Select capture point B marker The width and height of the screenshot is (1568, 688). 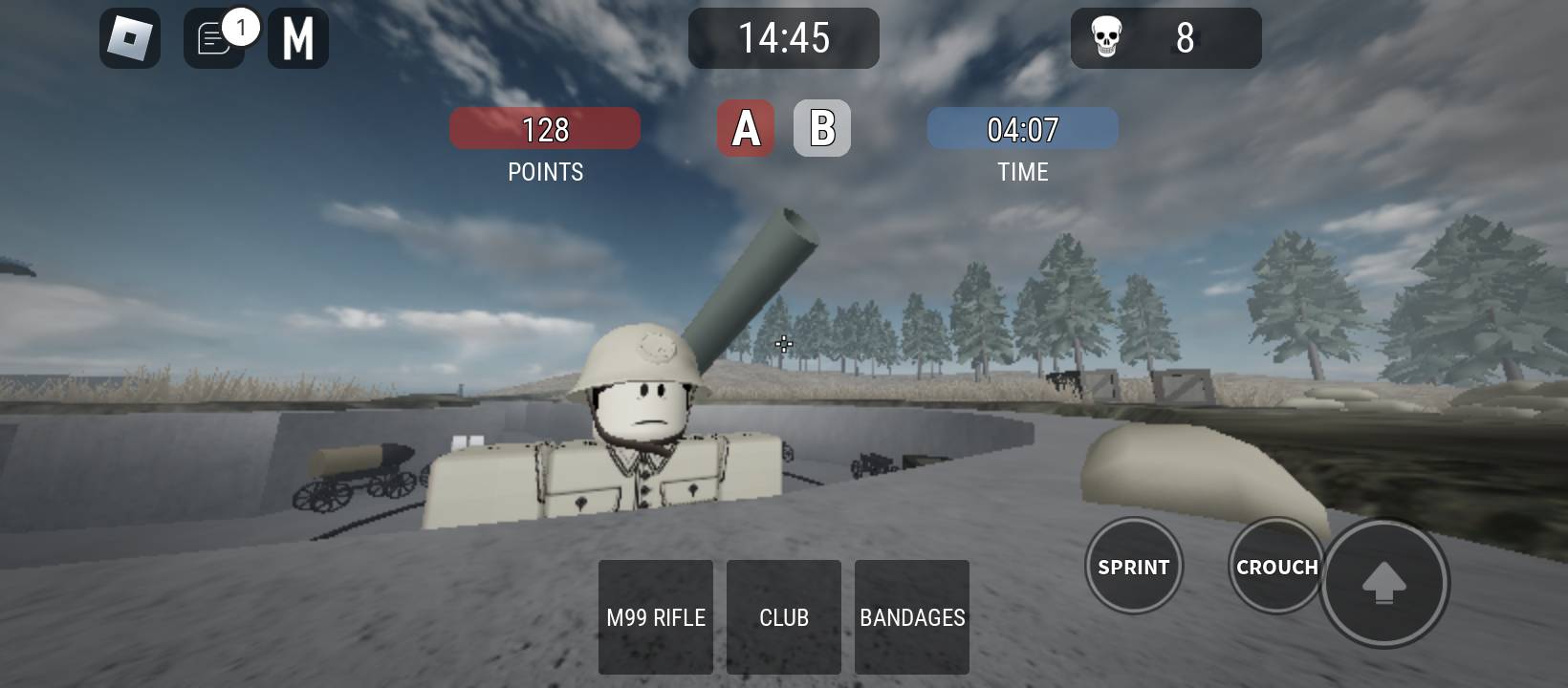pyautogui.click(x=822, y=128)
